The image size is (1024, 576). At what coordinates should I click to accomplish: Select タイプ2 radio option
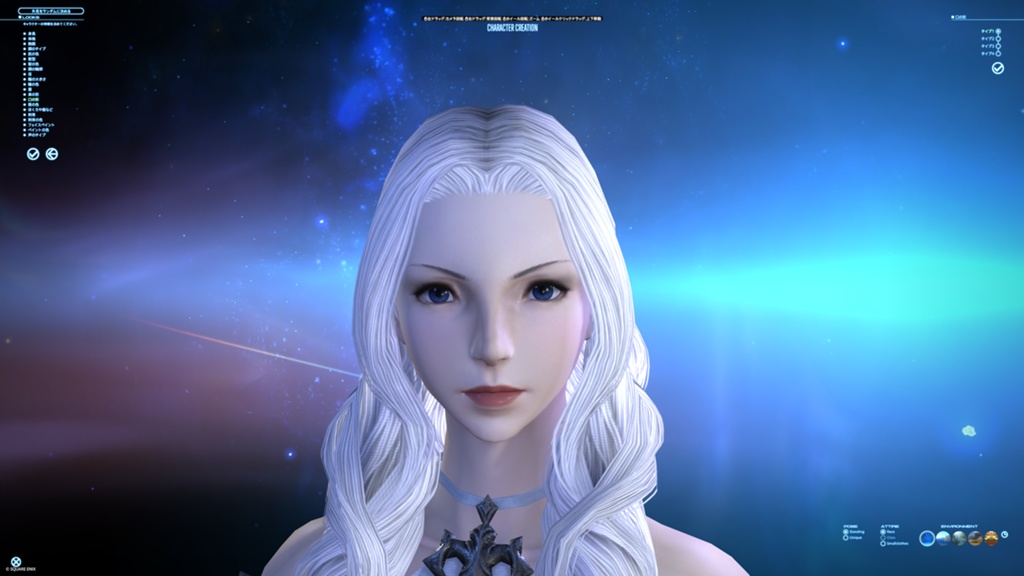tap(998, 39)
